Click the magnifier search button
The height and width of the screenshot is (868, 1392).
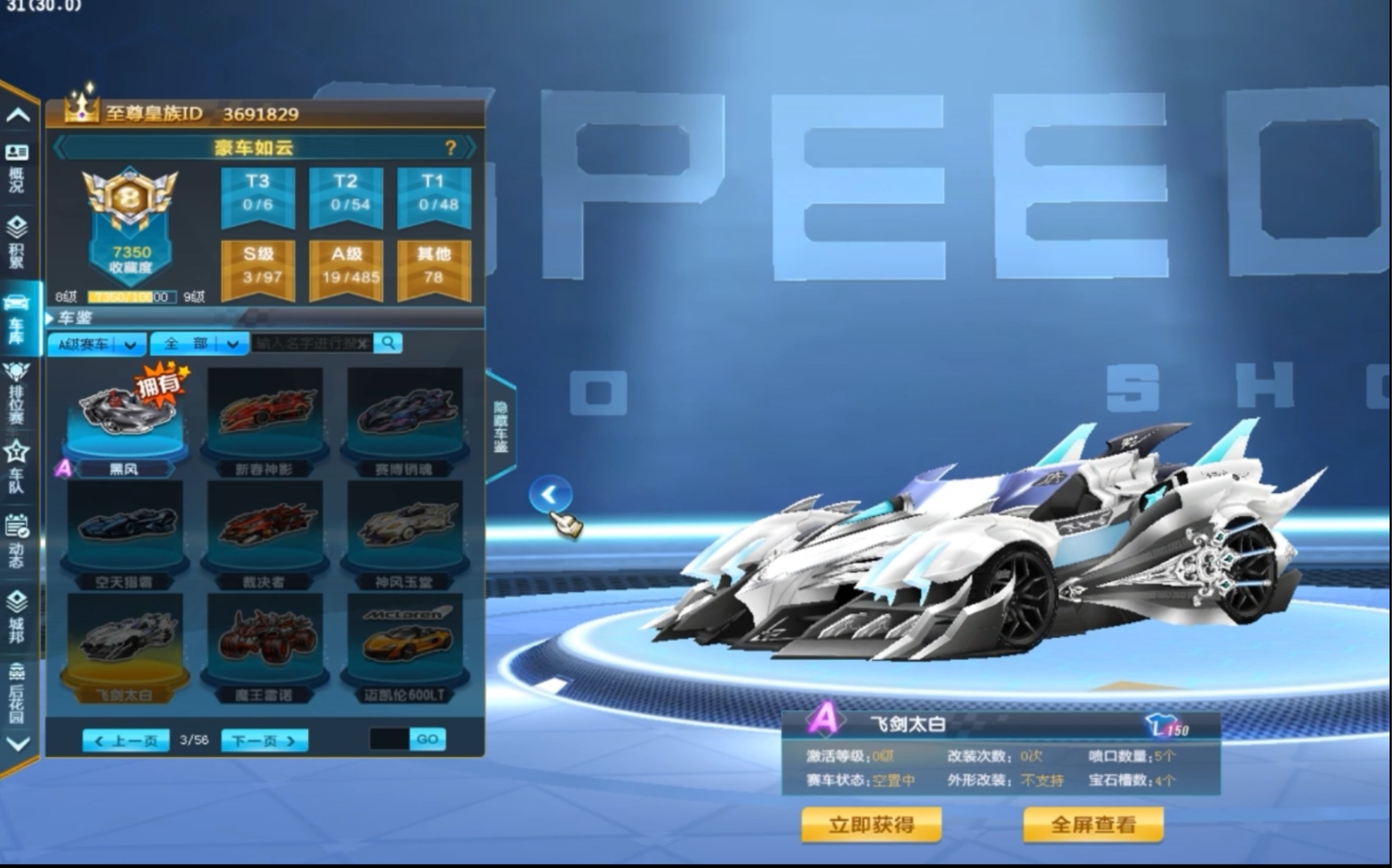[x=388, y=343]
